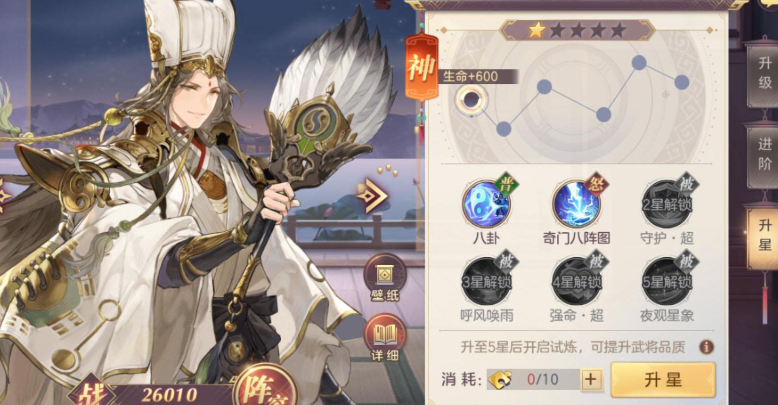
Task: Open the 阵容 lineup button
Action: point(262,387)
